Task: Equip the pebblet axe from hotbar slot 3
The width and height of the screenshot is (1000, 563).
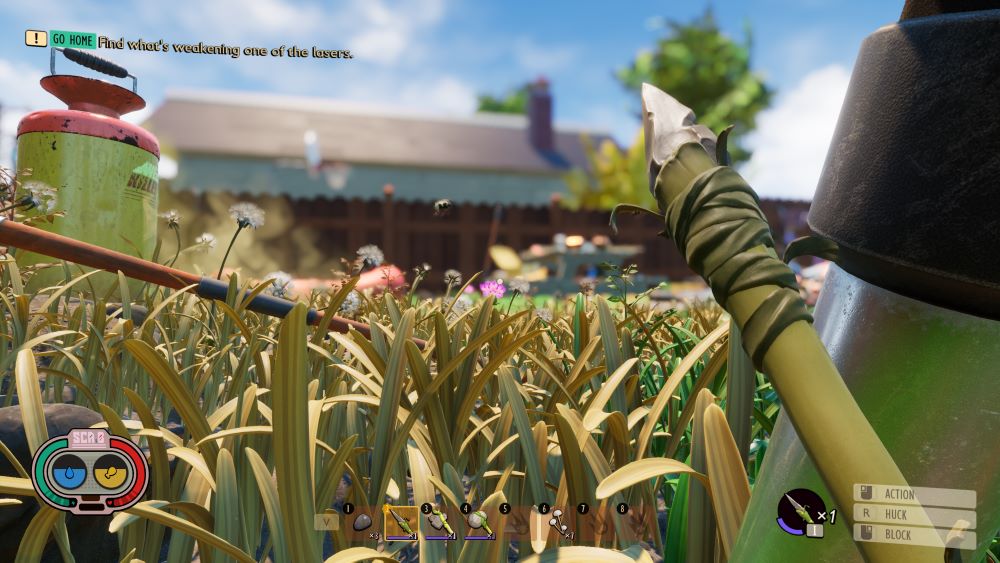Action: click(440, 522)
